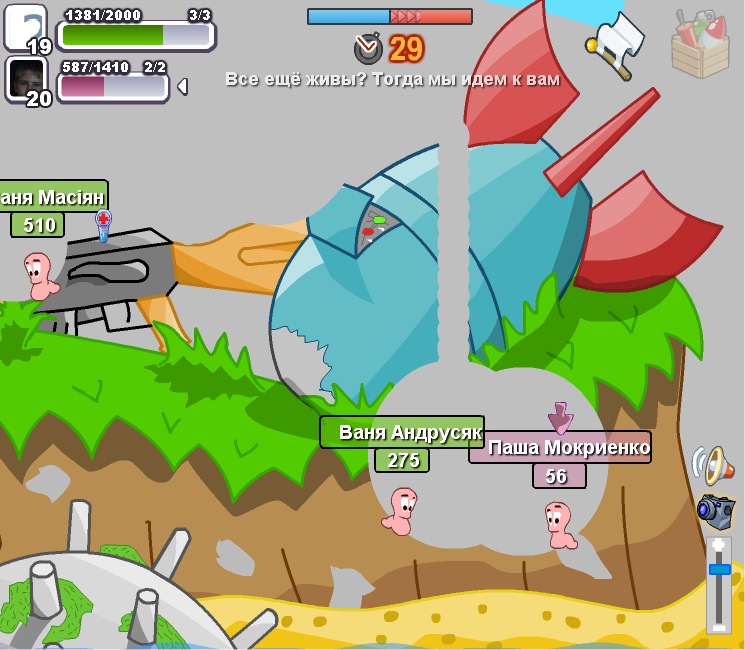Select the level 20 player photo avatar

click(x=26, y=79)
